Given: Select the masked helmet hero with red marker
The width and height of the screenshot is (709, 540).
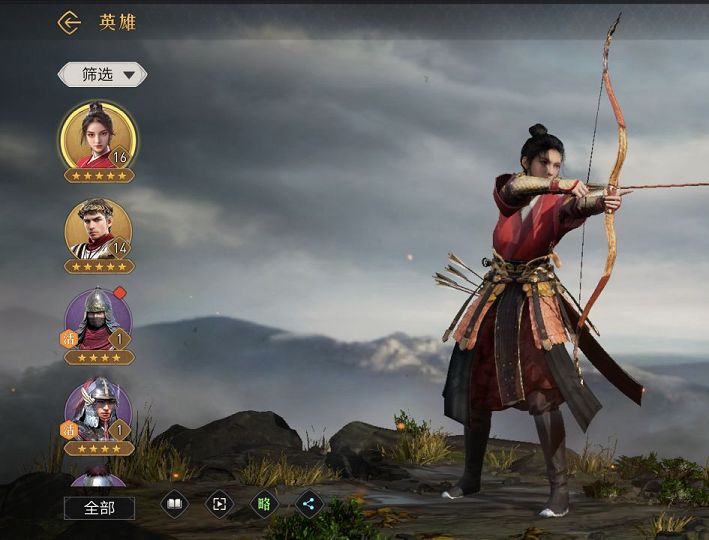Looking at the screenshot, I should (x=98, y=320).
